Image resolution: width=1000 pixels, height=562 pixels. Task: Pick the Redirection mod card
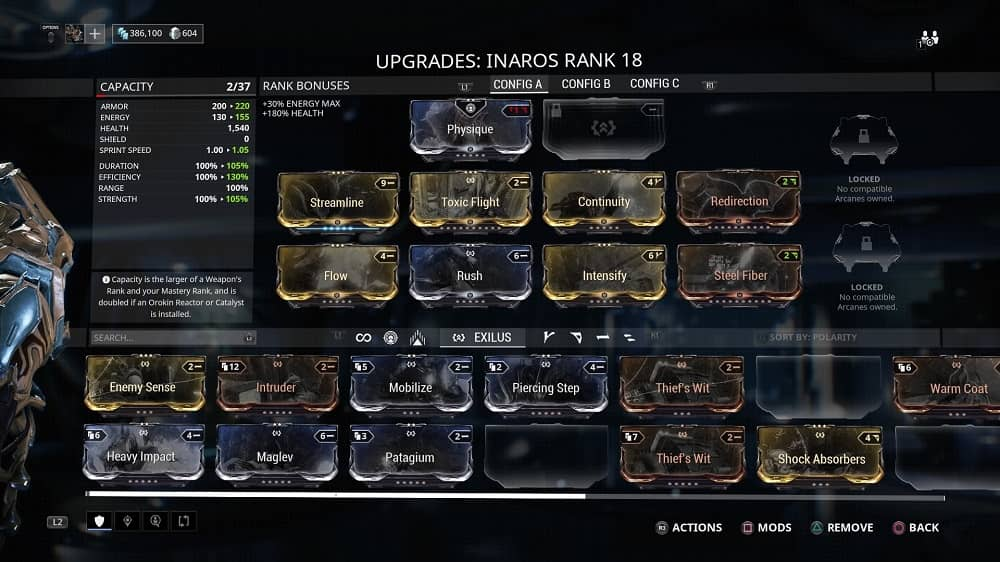(x=738, y=201)
